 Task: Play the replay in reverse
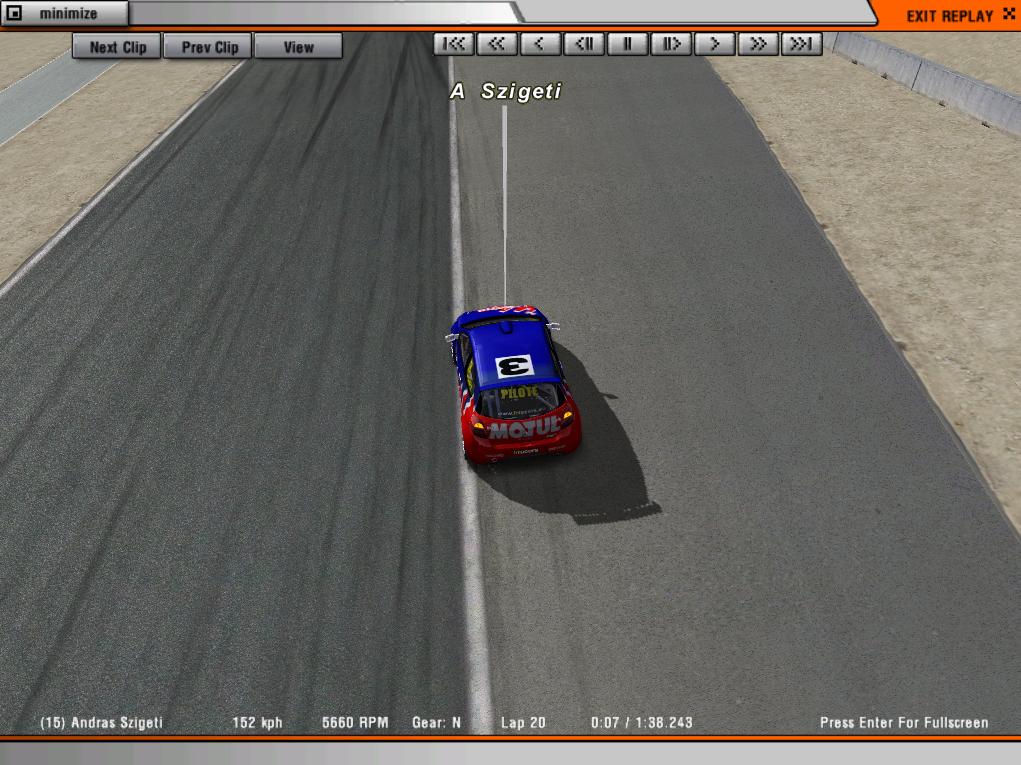point(540,44)
